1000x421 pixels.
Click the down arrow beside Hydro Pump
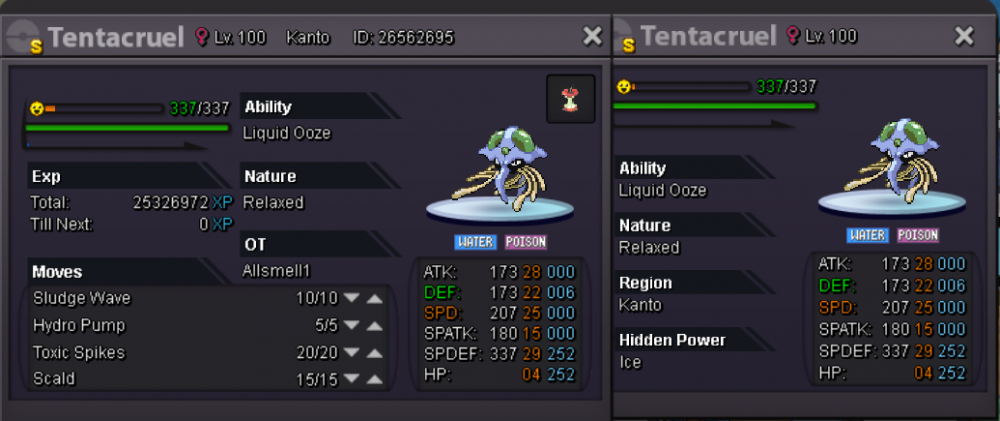click(351, 325)
